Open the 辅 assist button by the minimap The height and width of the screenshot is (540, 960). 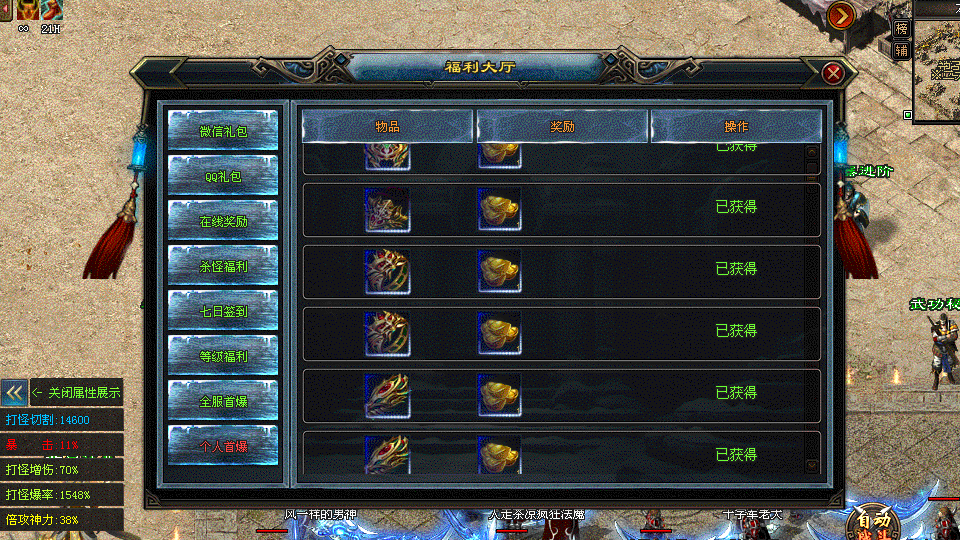pos(902,50)
